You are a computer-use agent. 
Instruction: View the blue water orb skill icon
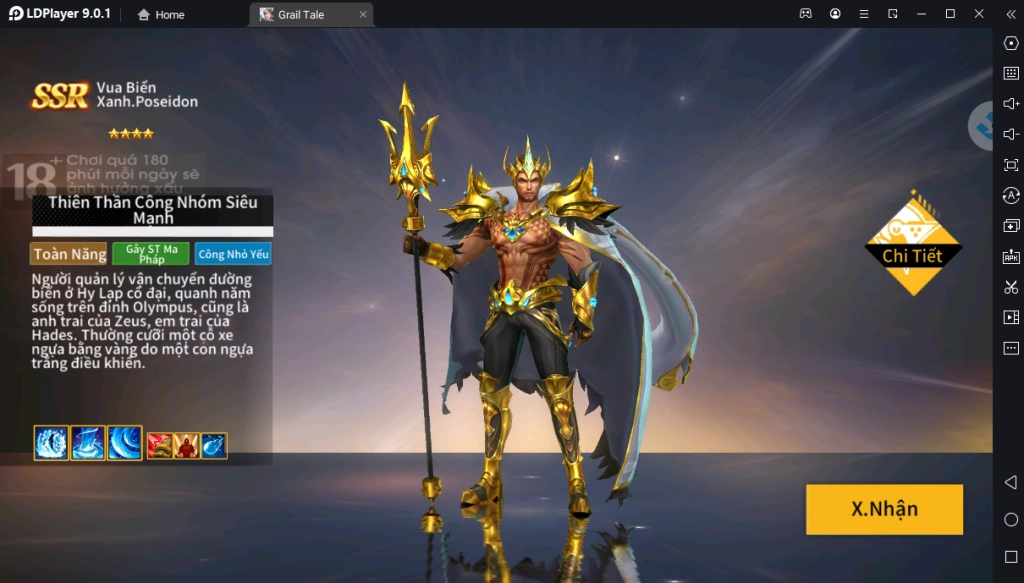[x=214, y=446]
